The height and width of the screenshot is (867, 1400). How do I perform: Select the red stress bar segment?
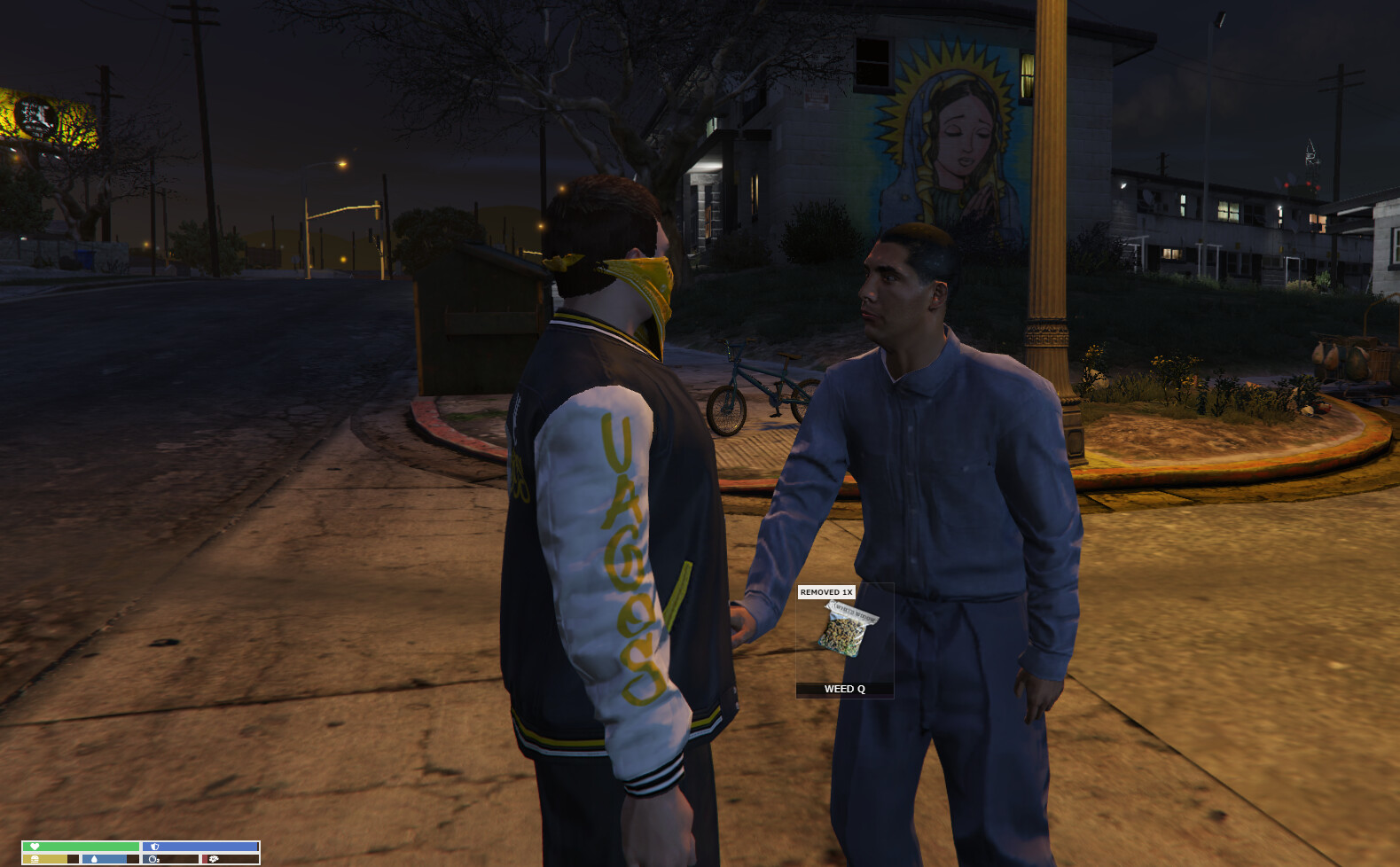[x=205, y=859]
